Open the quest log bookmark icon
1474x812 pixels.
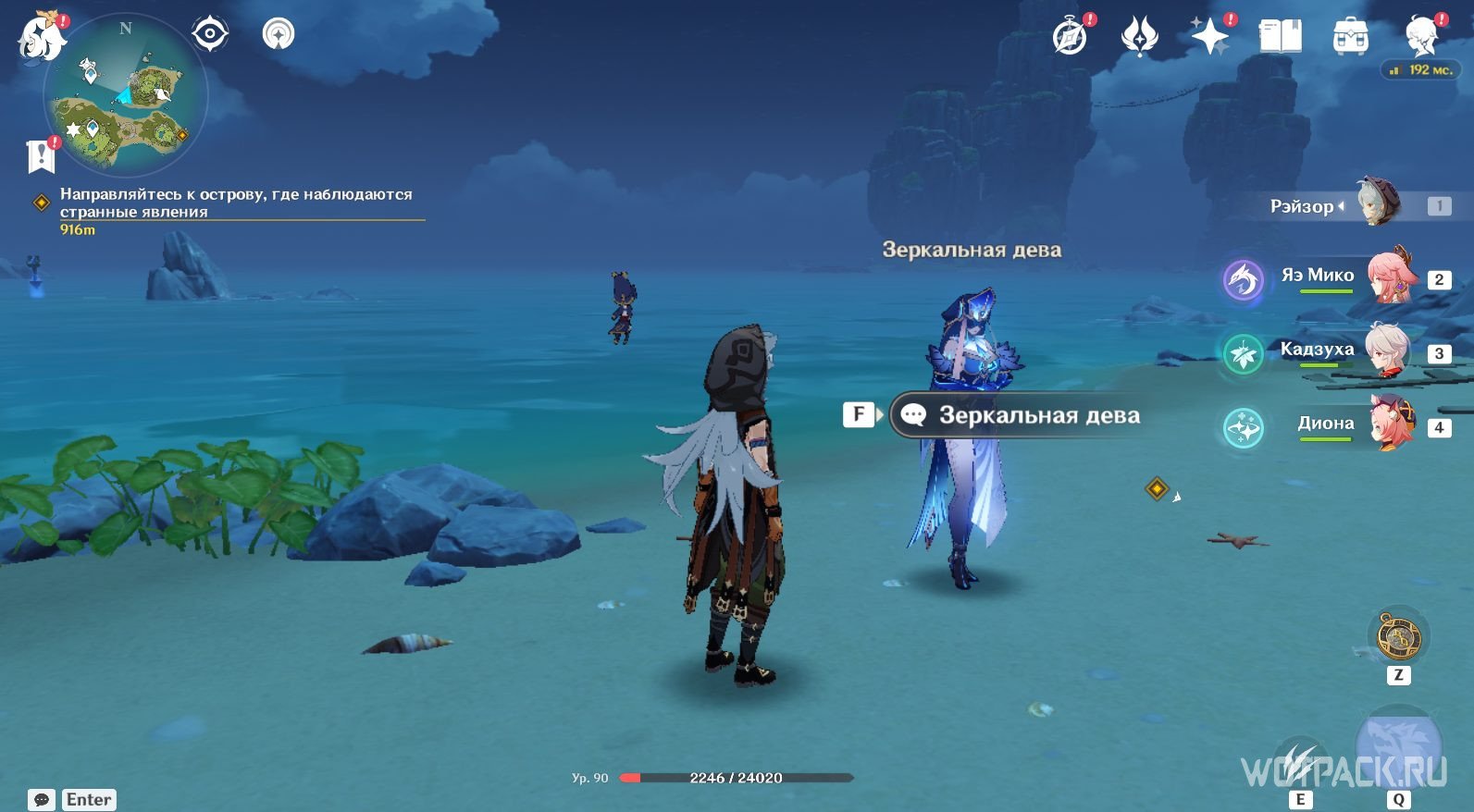point(41,156)
